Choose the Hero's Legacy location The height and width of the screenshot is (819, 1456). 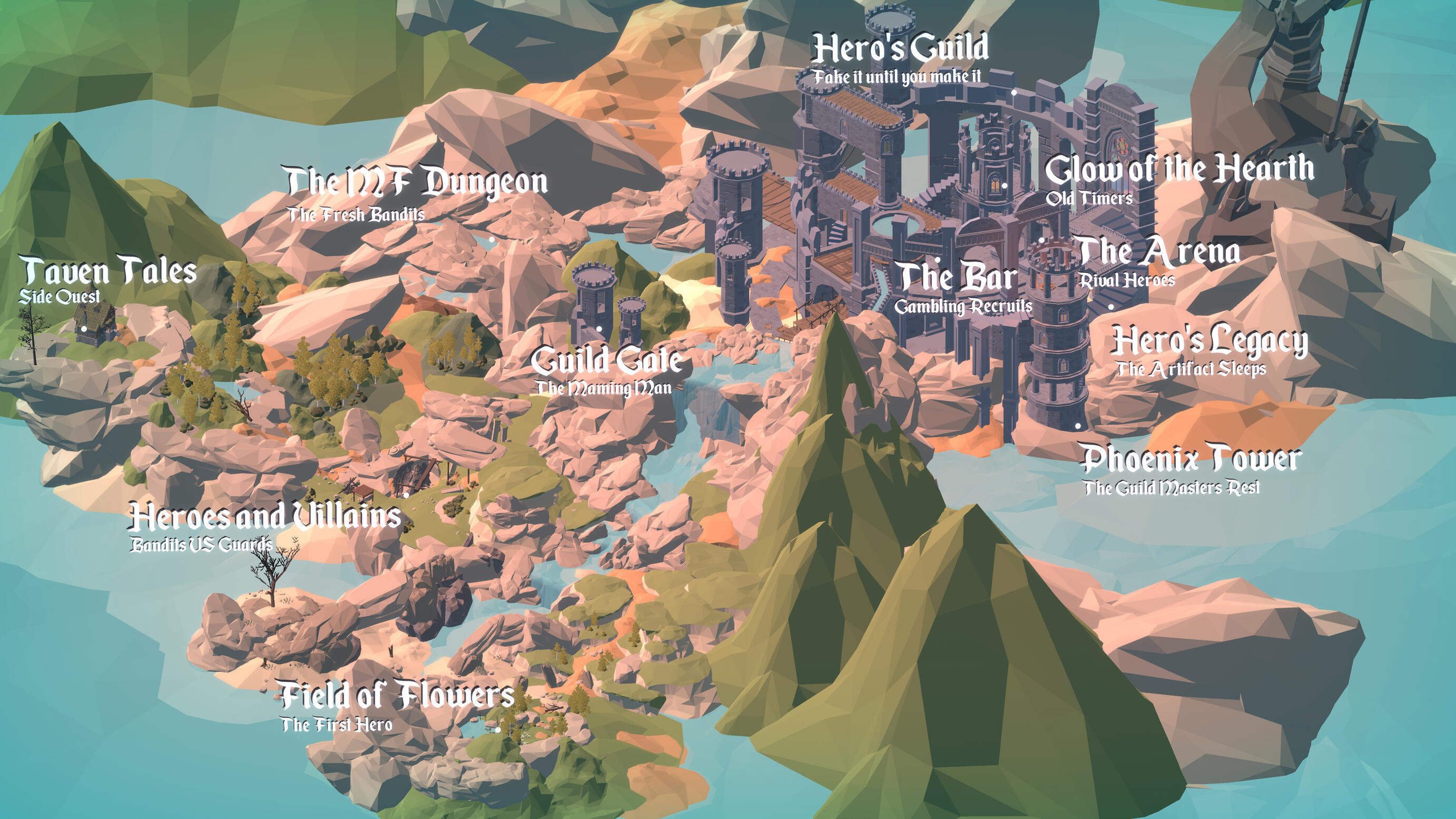click(1209, 341)
